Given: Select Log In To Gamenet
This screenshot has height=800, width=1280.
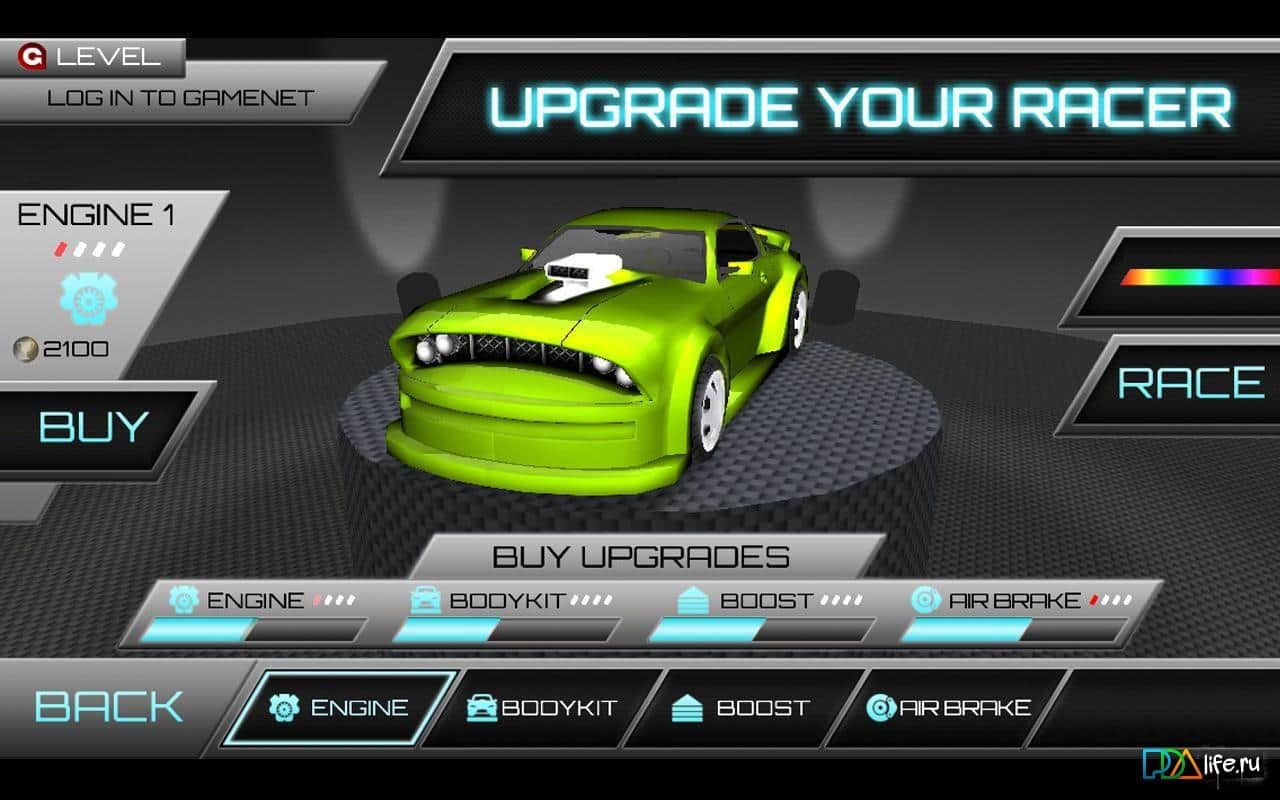Looking at the screenshot, I should (x=178, y=98).
